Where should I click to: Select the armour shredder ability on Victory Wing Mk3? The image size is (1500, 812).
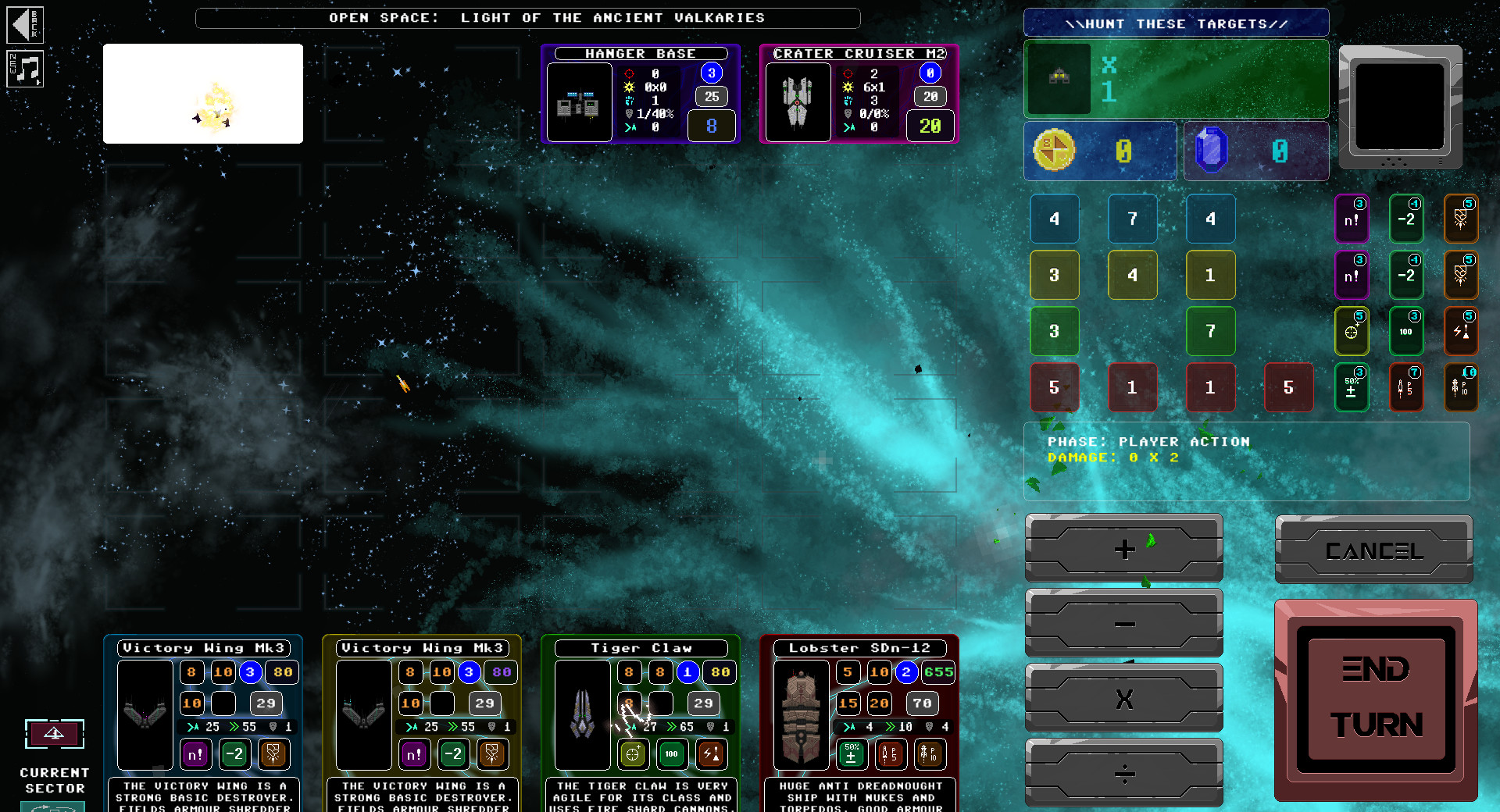(x=273, y=754)
